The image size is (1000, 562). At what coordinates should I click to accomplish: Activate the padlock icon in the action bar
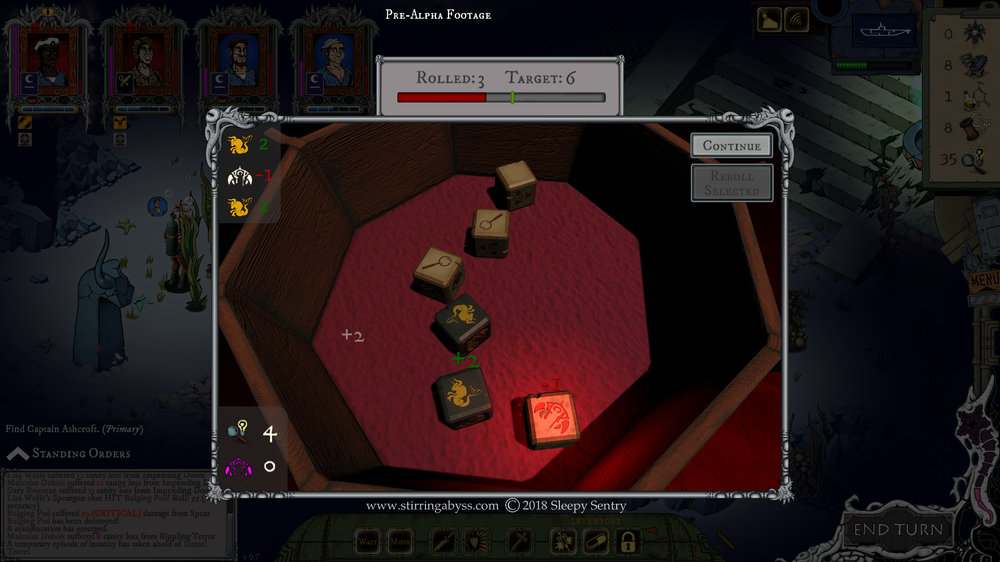point(627,542)
